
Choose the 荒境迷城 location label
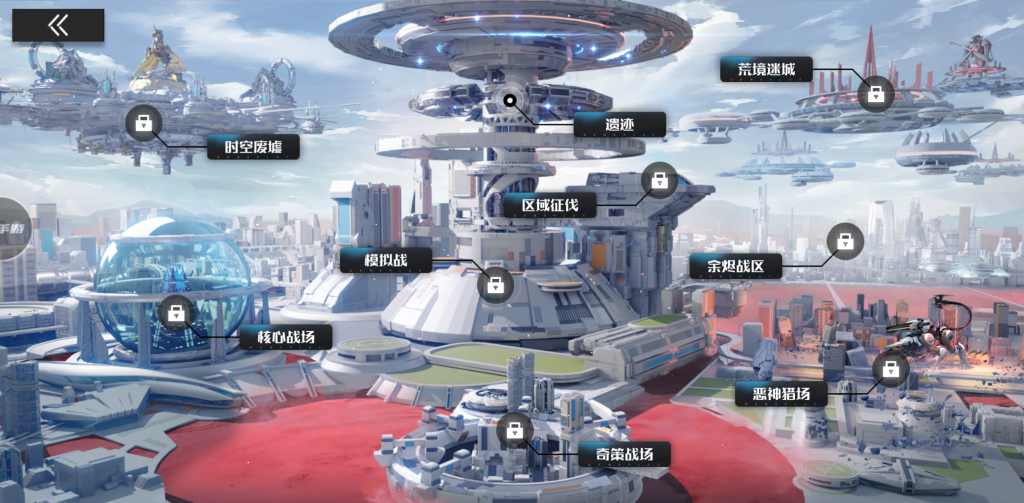pyautogui.click(x=766, y=69)
